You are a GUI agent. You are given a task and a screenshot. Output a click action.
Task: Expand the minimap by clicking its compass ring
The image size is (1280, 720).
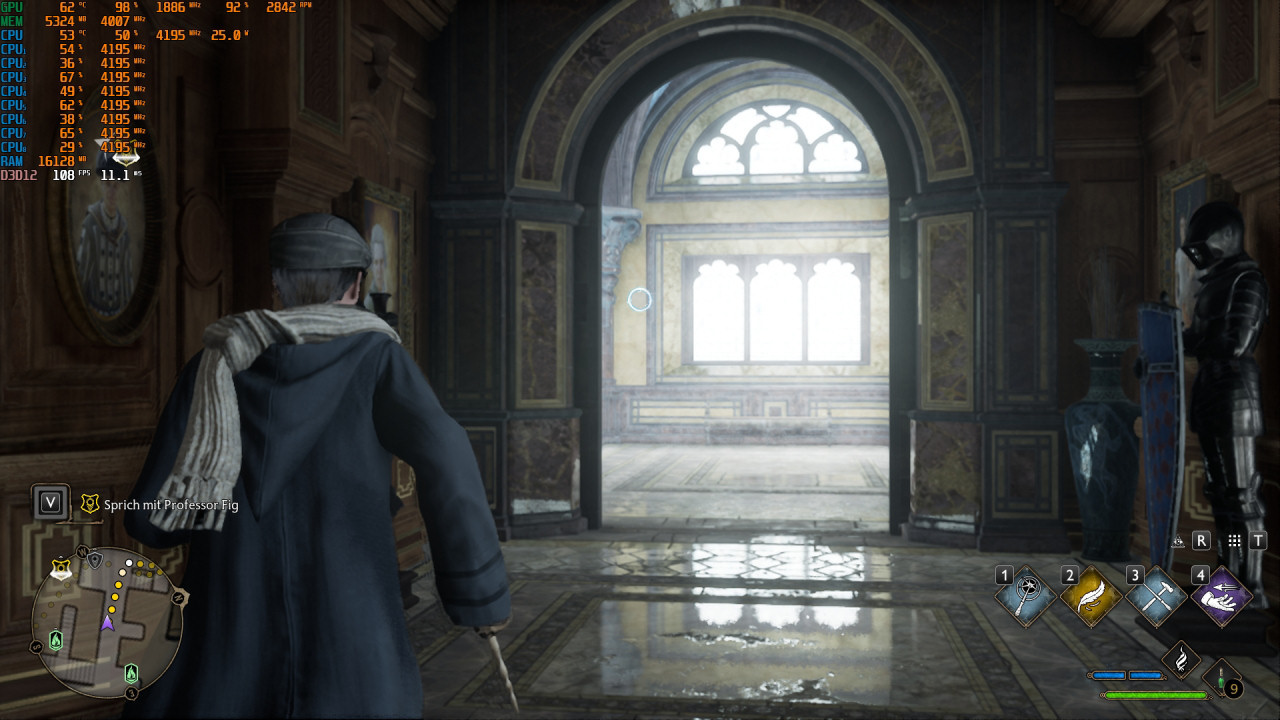[83, 552]
